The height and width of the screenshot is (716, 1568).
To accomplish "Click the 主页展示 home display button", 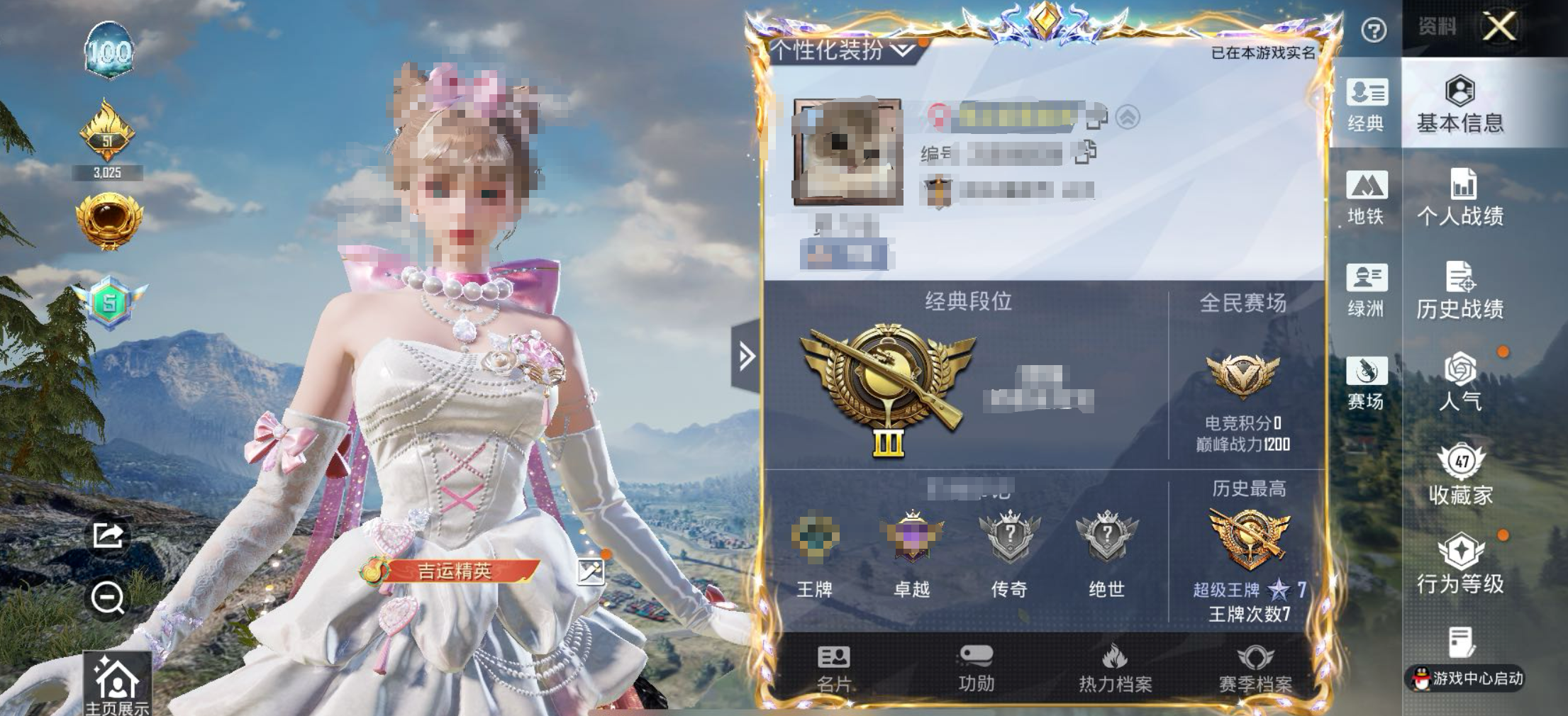I will 117,684.
